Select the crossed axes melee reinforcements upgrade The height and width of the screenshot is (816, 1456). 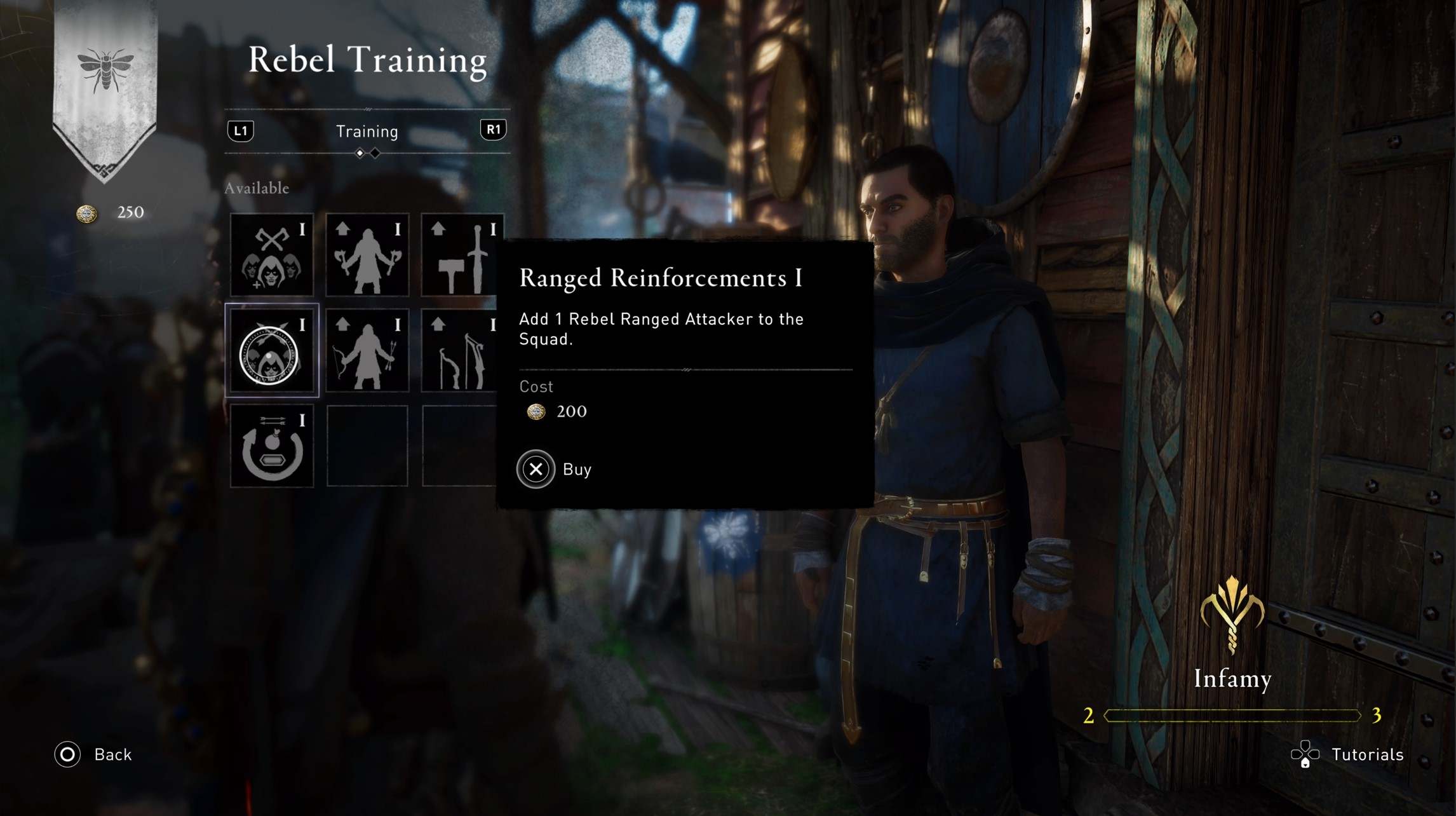tap(272, 255)
